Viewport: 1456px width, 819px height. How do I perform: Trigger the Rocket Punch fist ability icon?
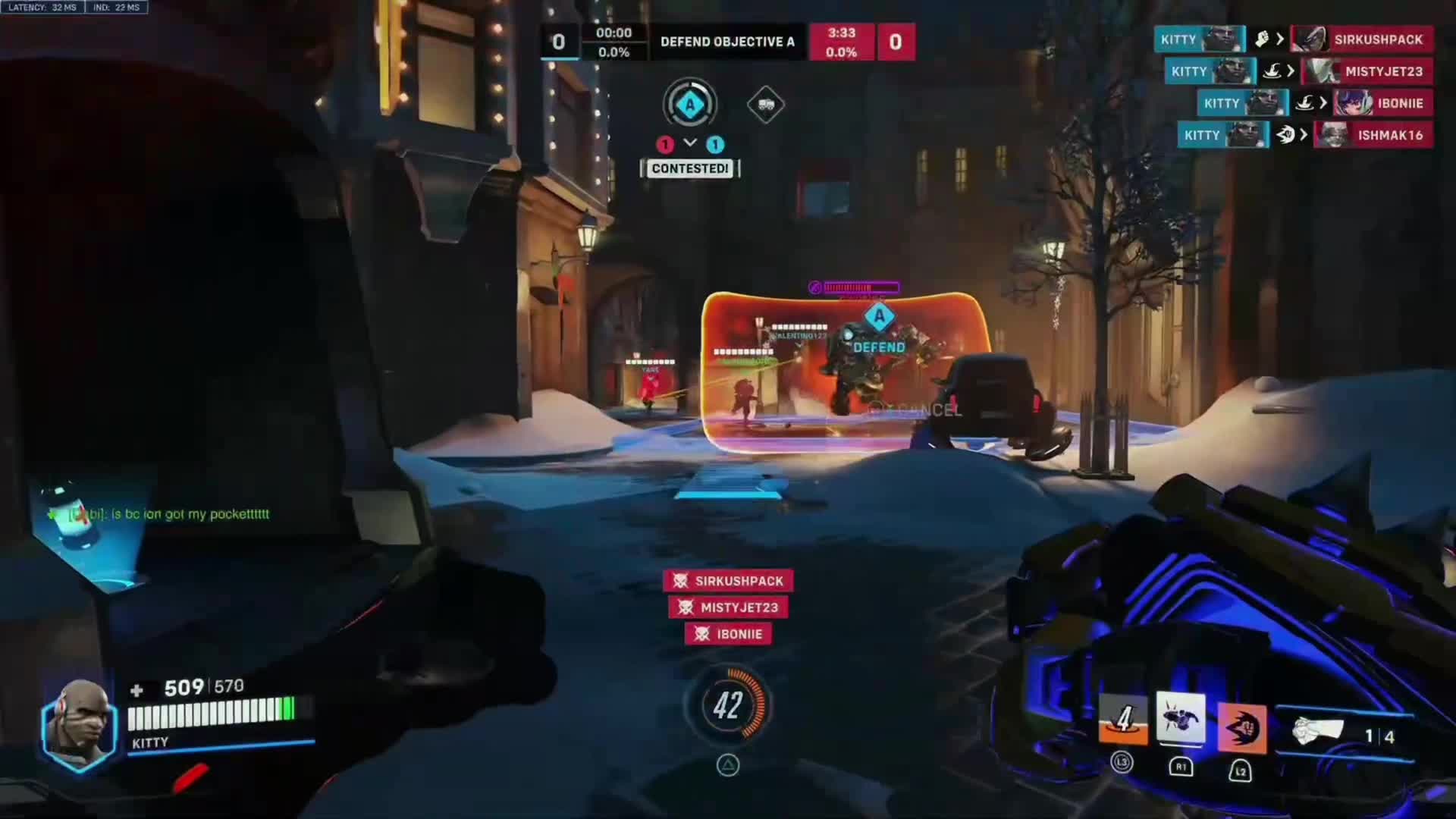coord(1241,728)
